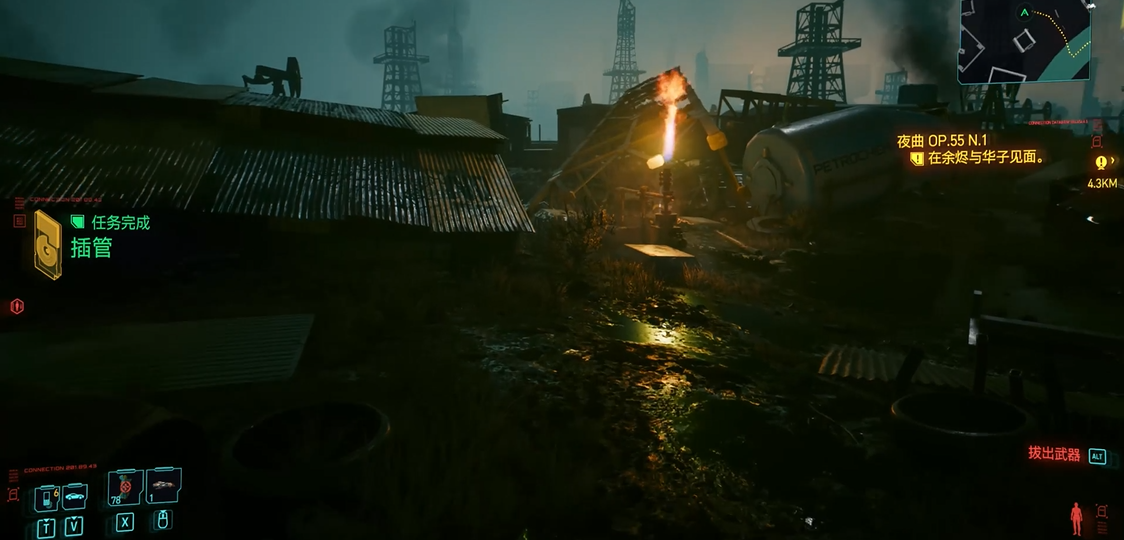
Task: Choose the consumable slot showing 78
Action: pyautogui.click(x=125, y=489)
